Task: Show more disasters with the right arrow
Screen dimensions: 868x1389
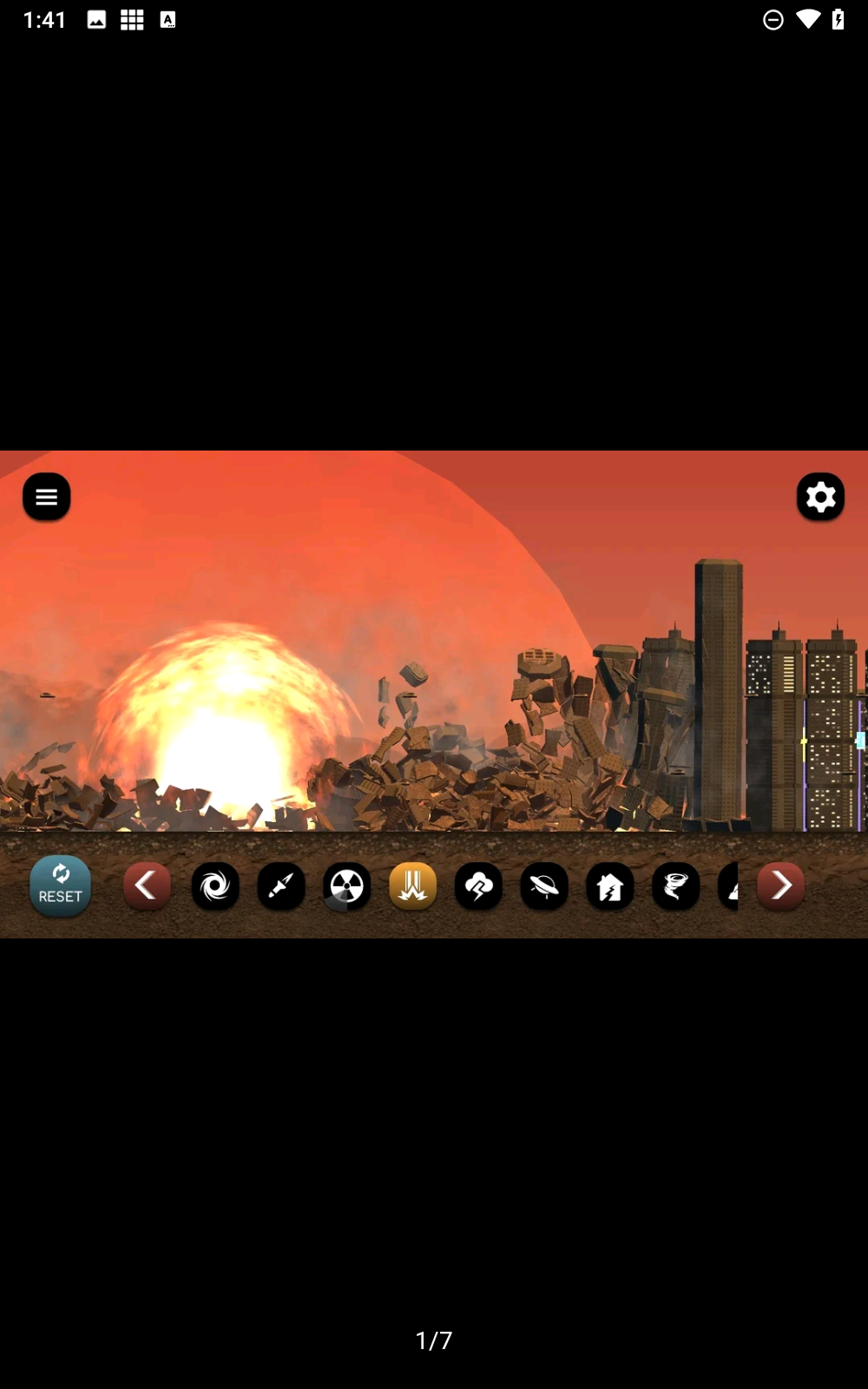Action: (x=780, y=885)
